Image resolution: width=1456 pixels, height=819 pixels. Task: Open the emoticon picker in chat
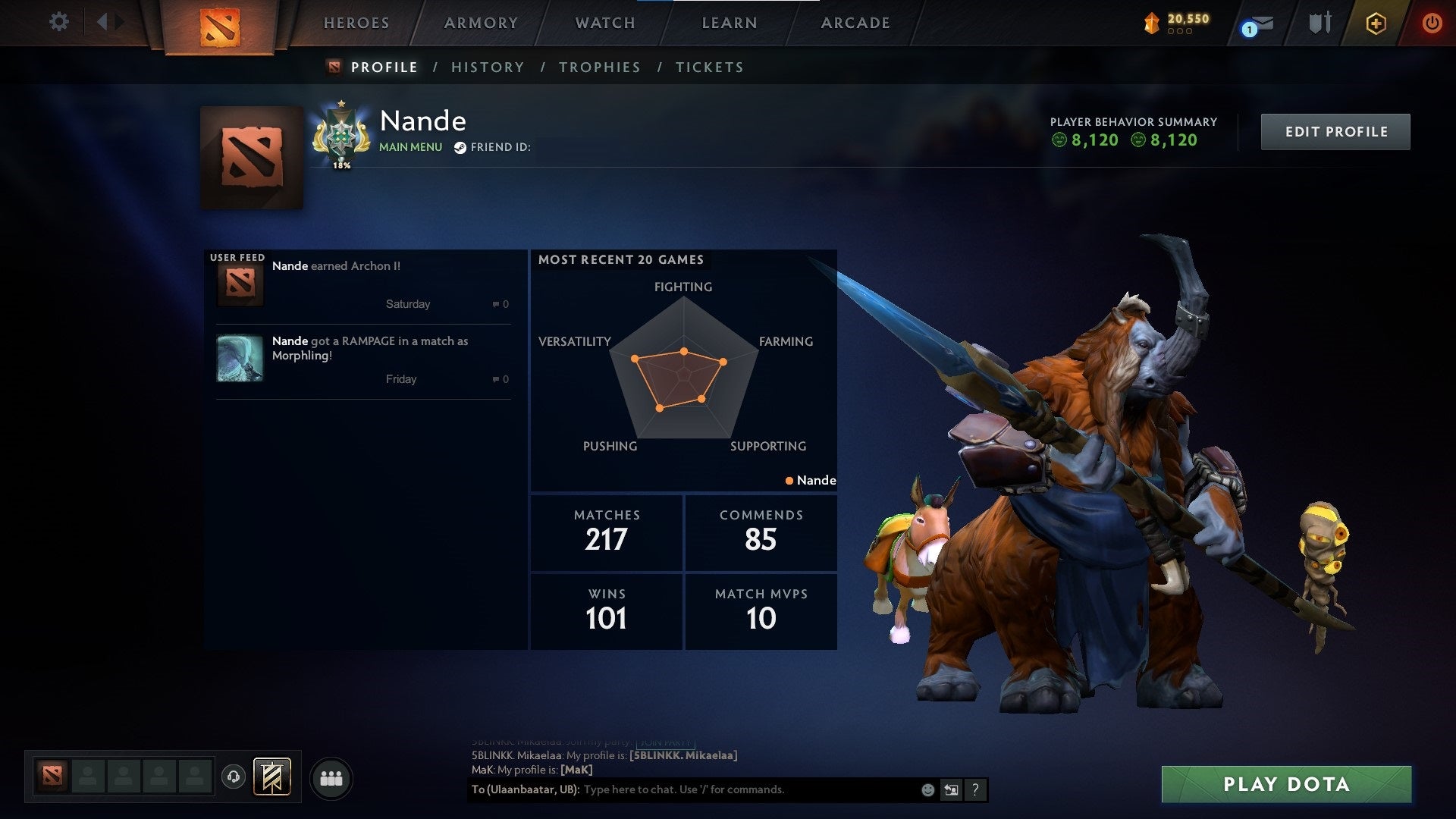927,789
